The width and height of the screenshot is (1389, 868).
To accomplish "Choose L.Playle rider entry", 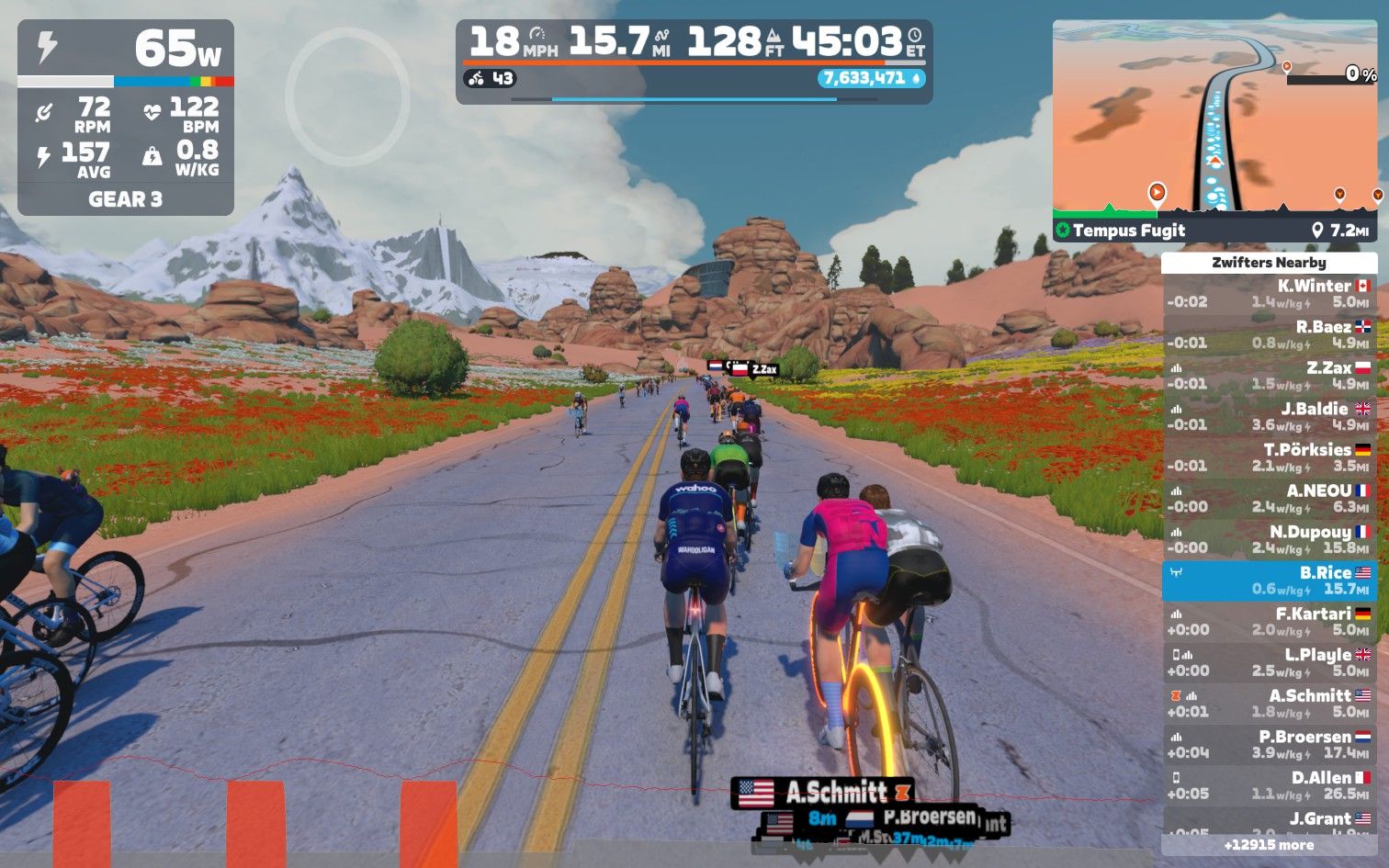I will click(x=1269, y=662).
